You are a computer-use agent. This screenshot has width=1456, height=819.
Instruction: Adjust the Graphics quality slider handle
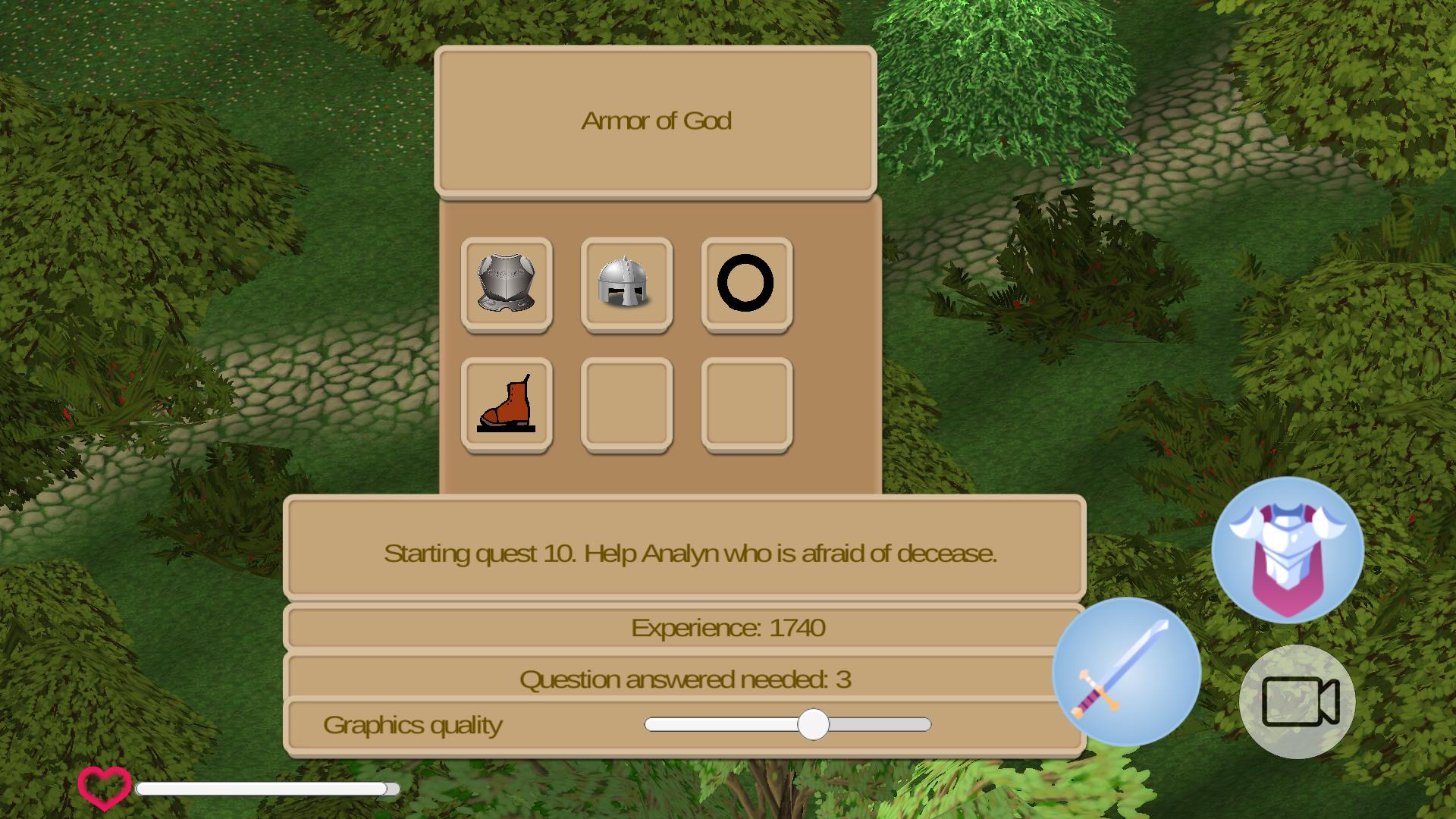815,726
